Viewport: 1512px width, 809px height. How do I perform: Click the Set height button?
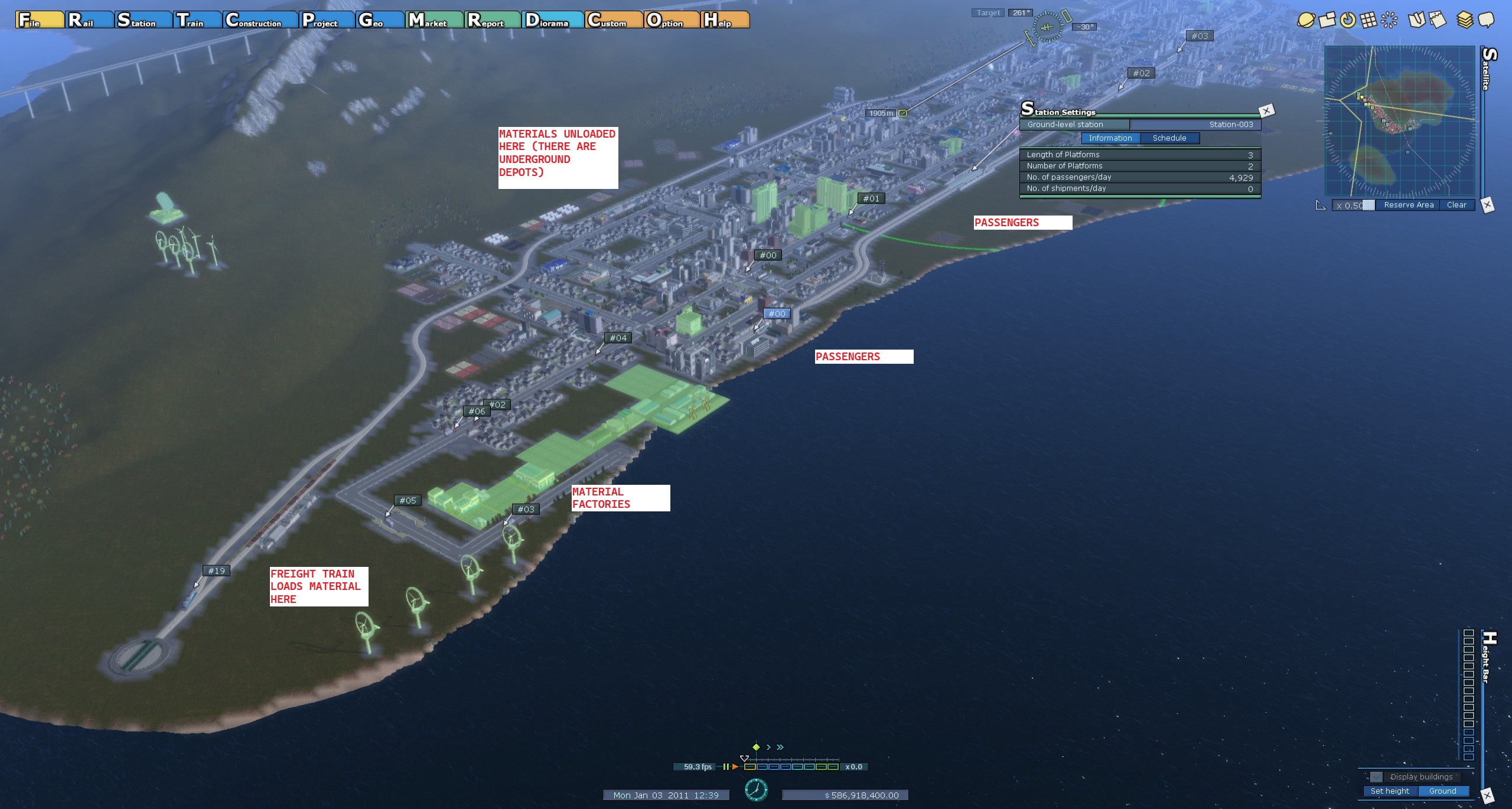1390,791
